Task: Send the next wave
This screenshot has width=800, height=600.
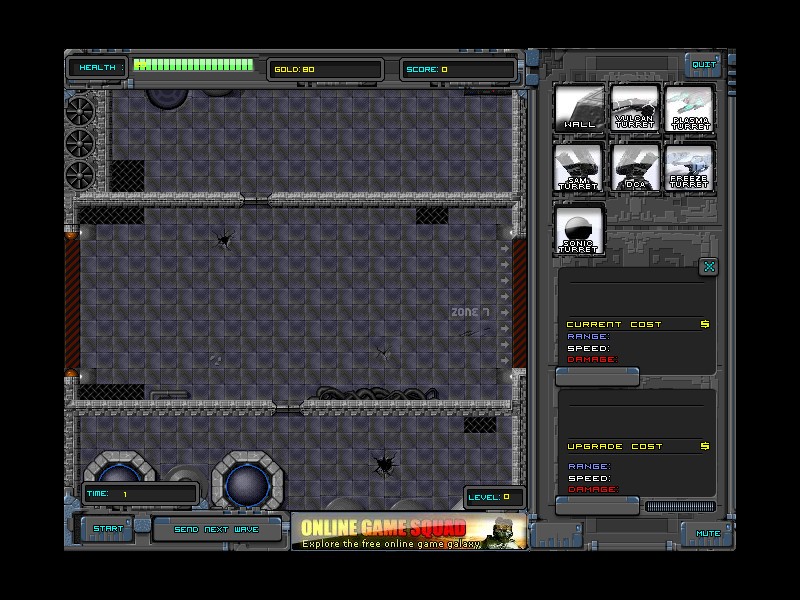Action: [216, 529]
